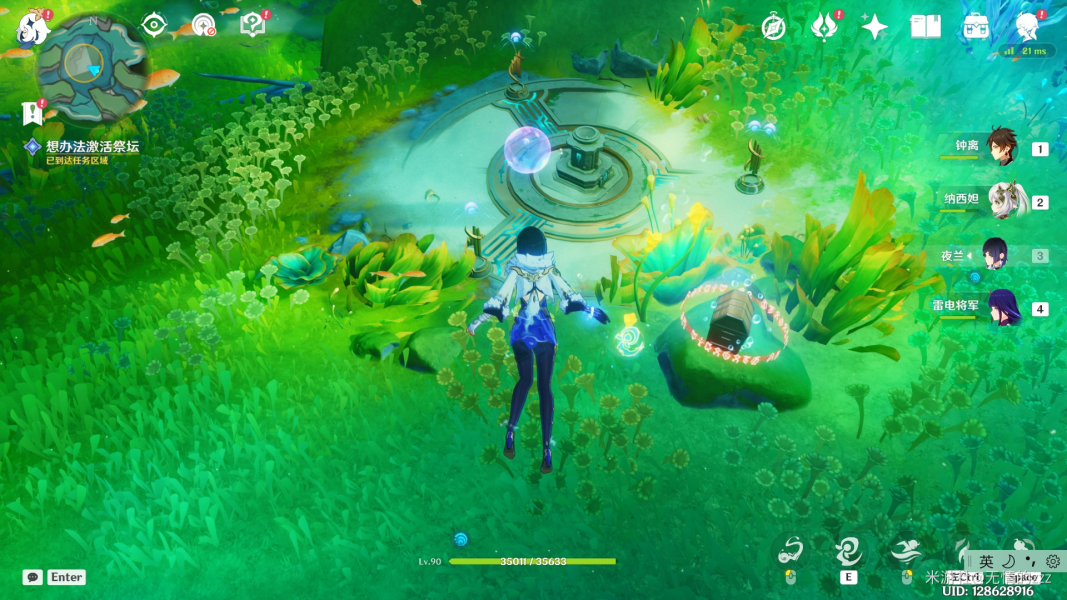This screenshot has width=1067, height=600.
Task: Switch to party member 雷电将军
Action: coord(1003,308)
